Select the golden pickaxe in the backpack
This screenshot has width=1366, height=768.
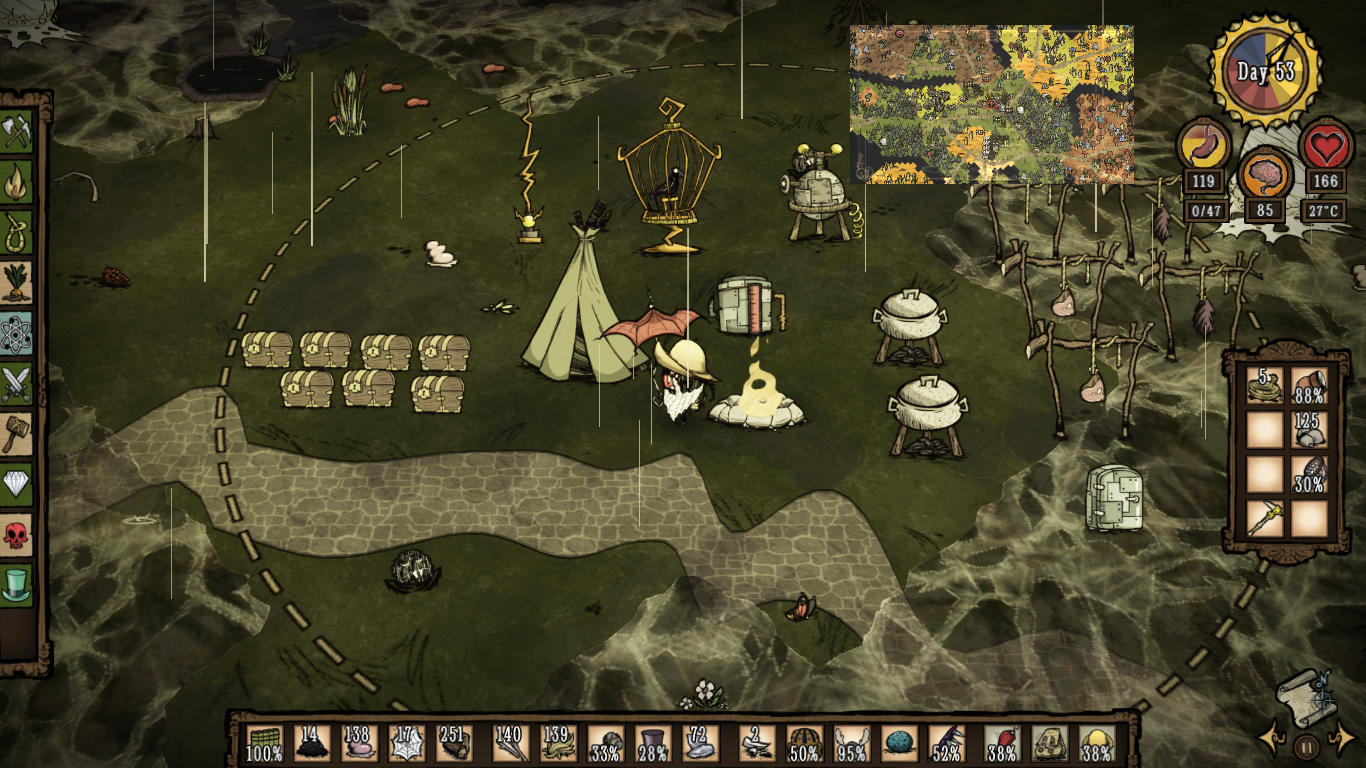(1265, 519)
